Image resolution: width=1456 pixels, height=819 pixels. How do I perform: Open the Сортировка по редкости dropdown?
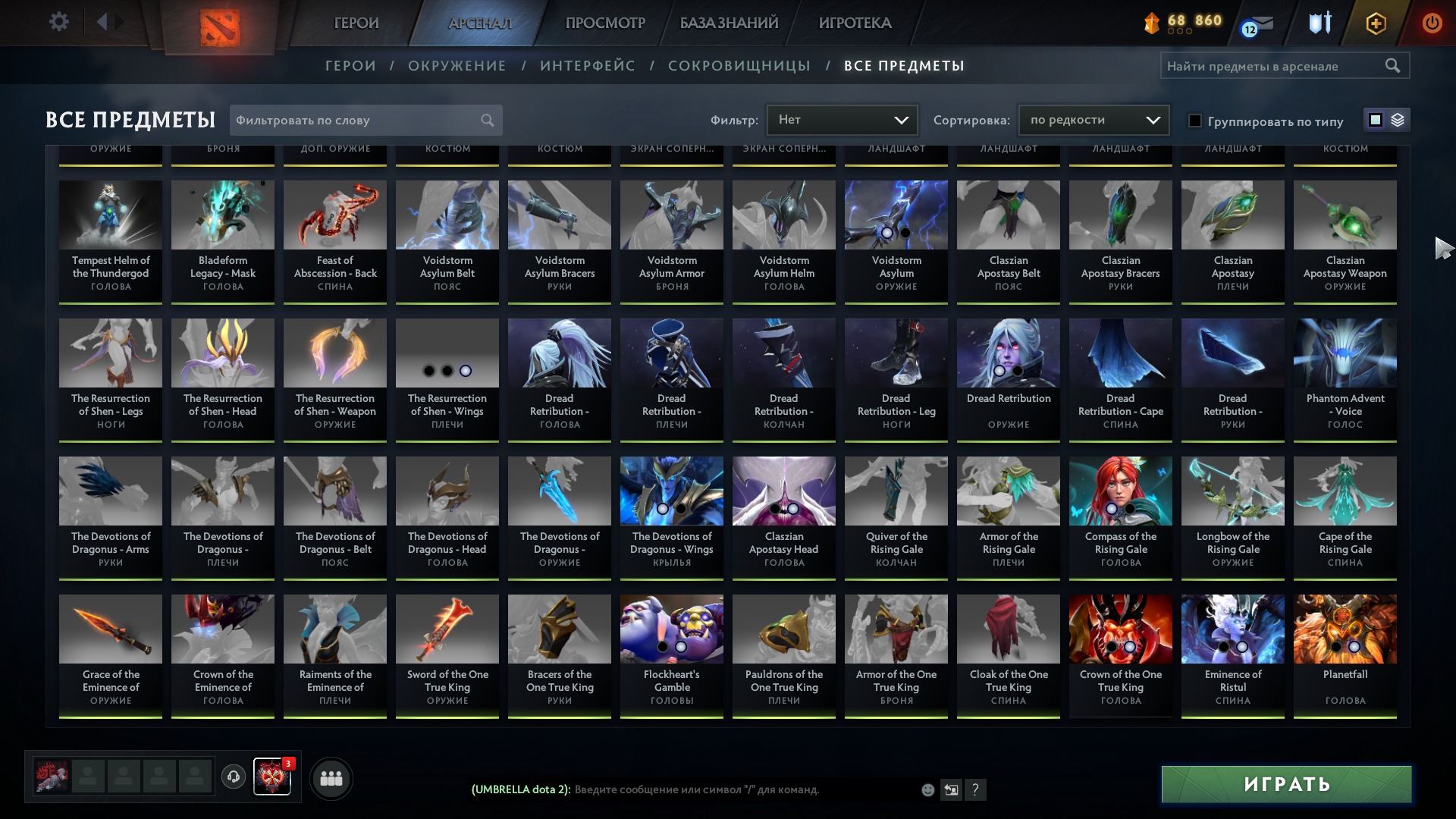click(1093, 119)
